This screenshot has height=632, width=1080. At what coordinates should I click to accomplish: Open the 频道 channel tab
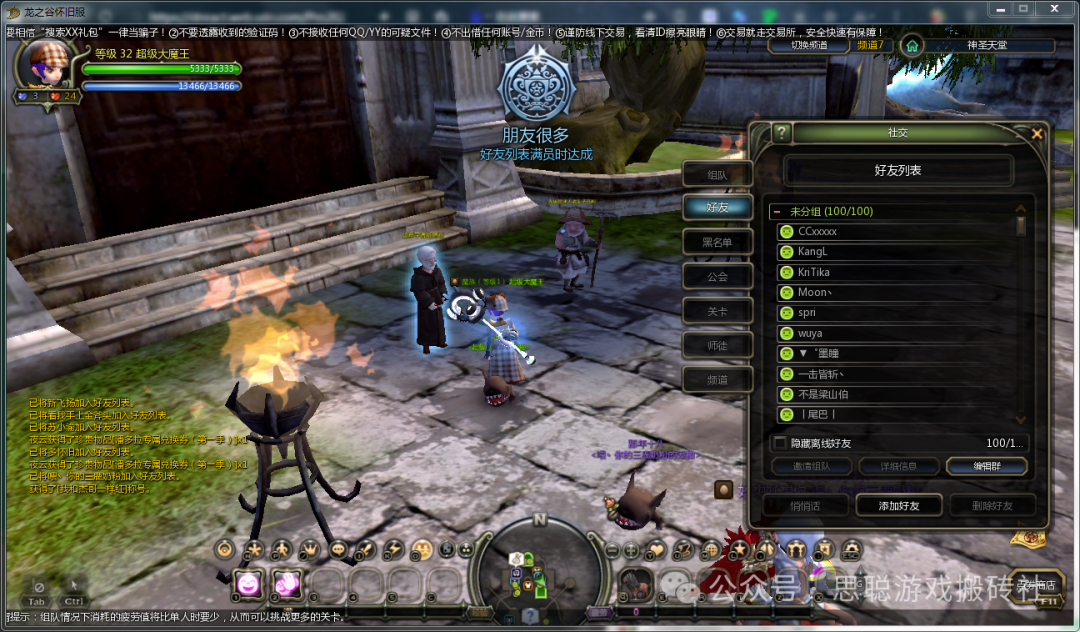[x=717, y=380]
